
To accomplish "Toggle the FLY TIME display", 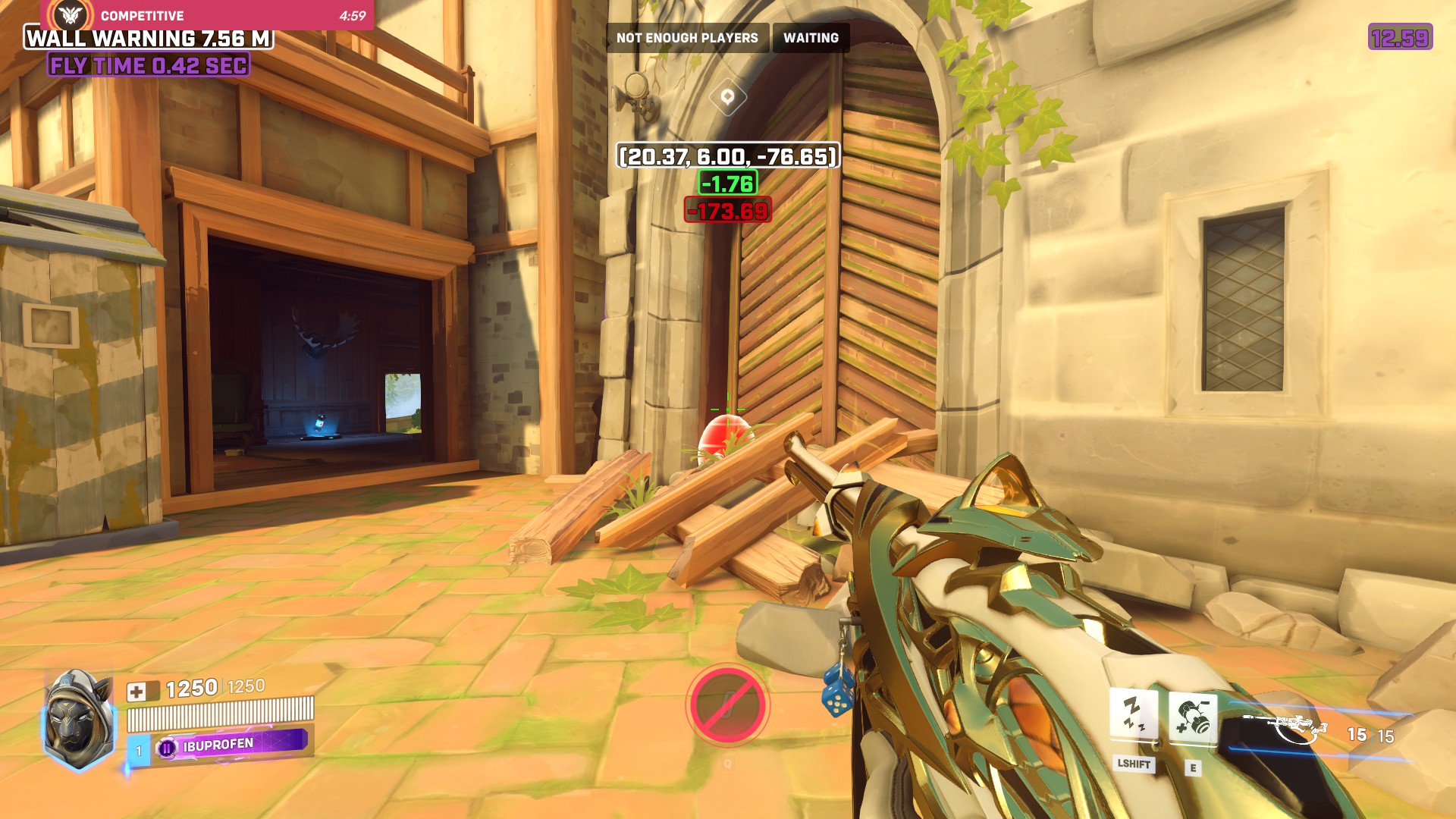I will (x=149, y=66).
